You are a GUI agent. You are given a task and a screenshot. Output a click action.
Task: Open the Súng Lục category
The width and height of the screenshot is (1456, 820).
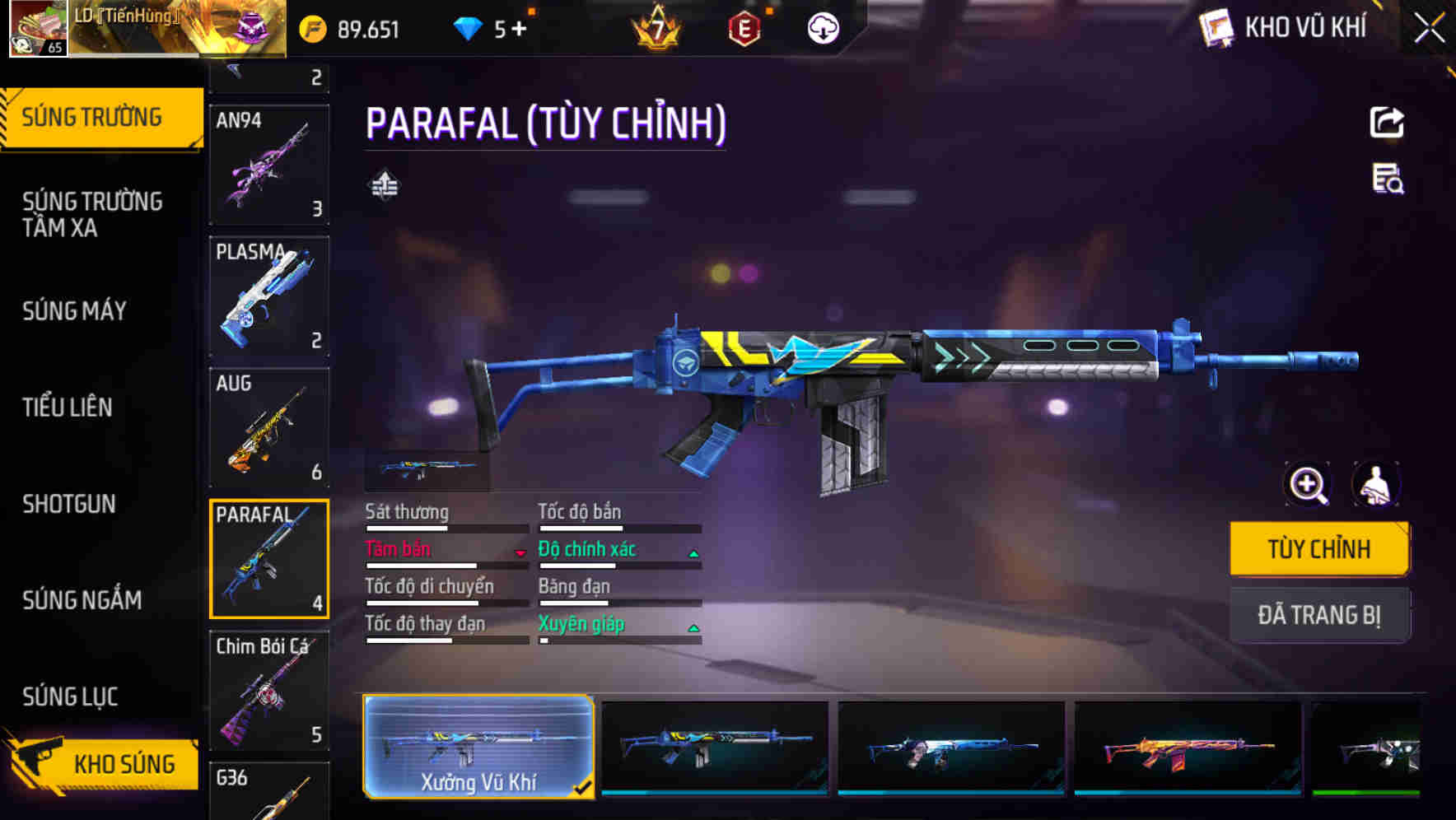coord(70,697)
